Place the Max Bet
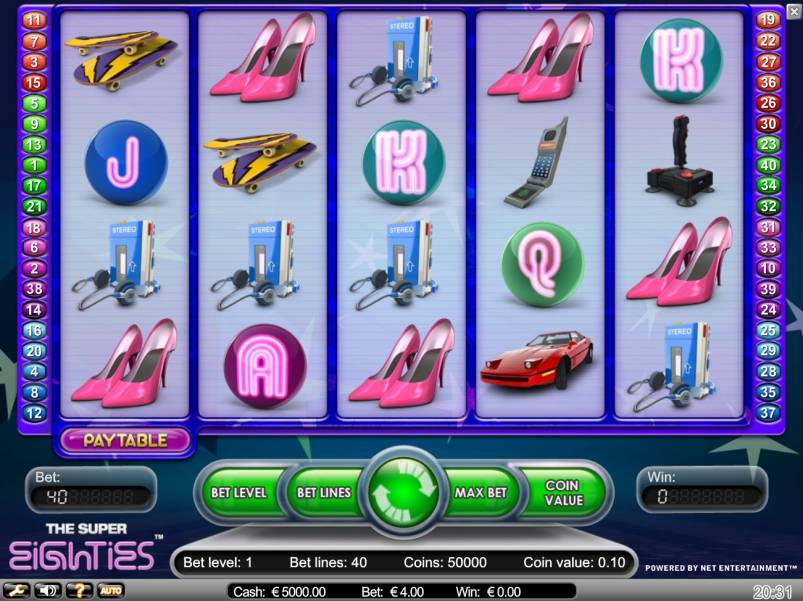803x601 pixels. [481, 493]
